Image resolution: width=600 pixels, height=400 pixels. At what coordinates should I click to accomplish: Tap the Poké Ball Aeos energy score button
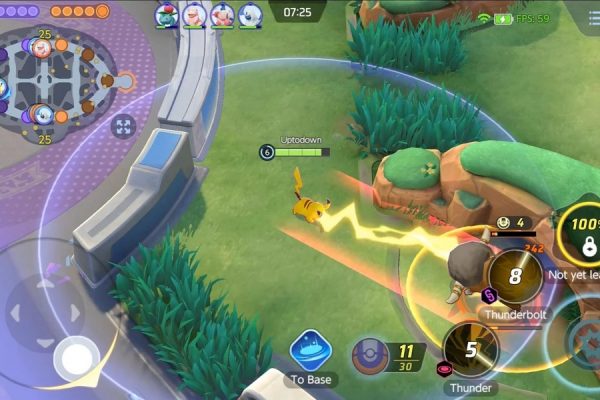pyautogui.click(x=371, y=355)
